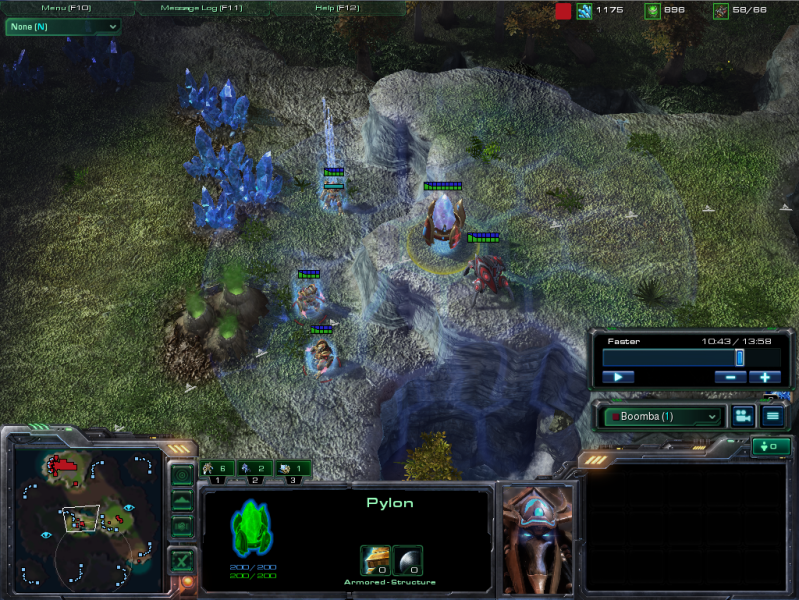Select control group 2 tab
Image resolution: width=799 pixels, height=600 pixels.
click(256, 468)
